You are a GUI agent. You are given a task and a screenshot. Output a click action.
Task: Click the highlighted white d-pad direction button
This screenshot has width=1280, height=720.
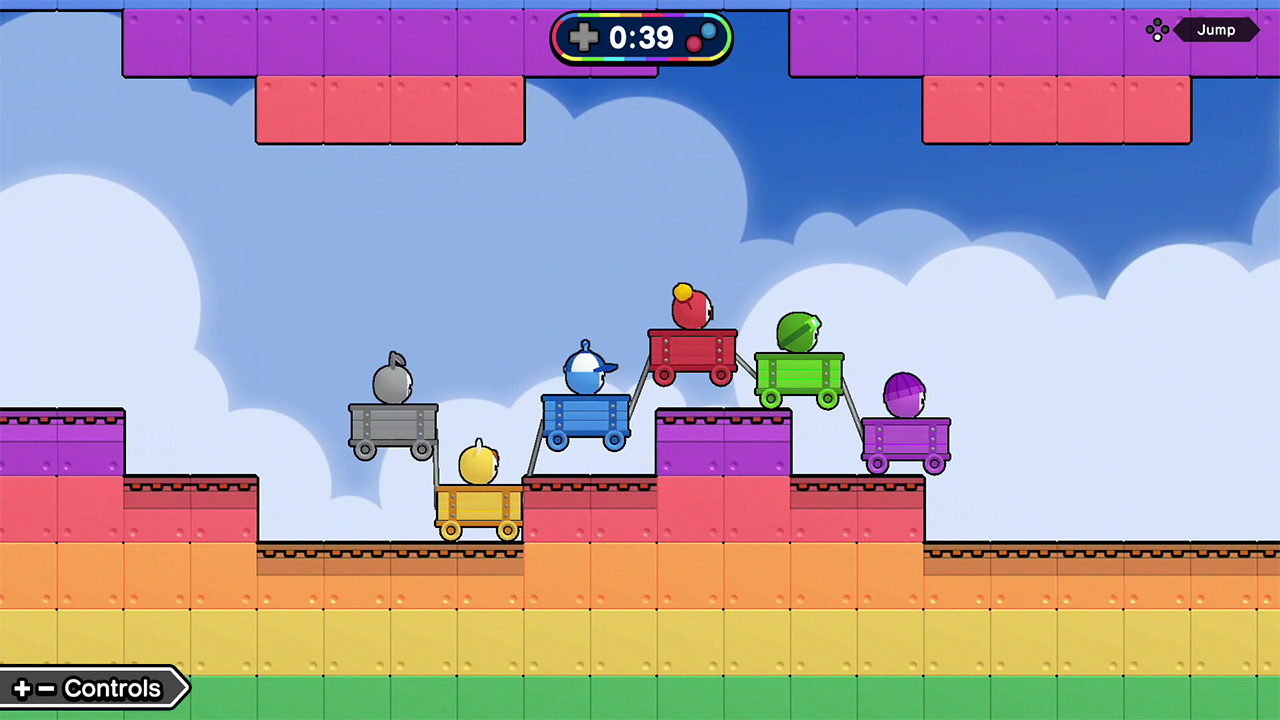click(1157, 37)
